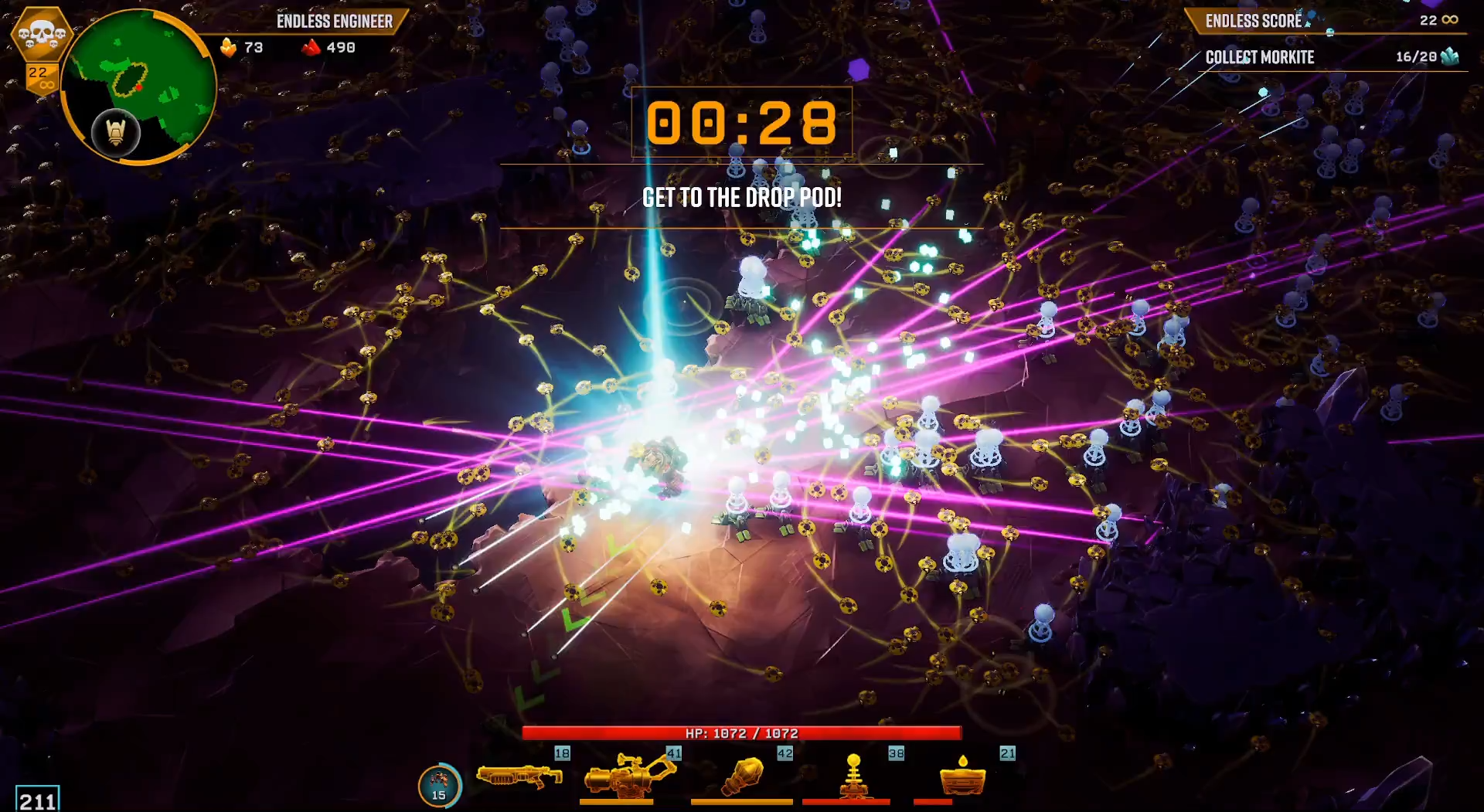Select the tesla coil turret weapon slot
Viewport: 1484px width, 812px height.
(853, 776)
